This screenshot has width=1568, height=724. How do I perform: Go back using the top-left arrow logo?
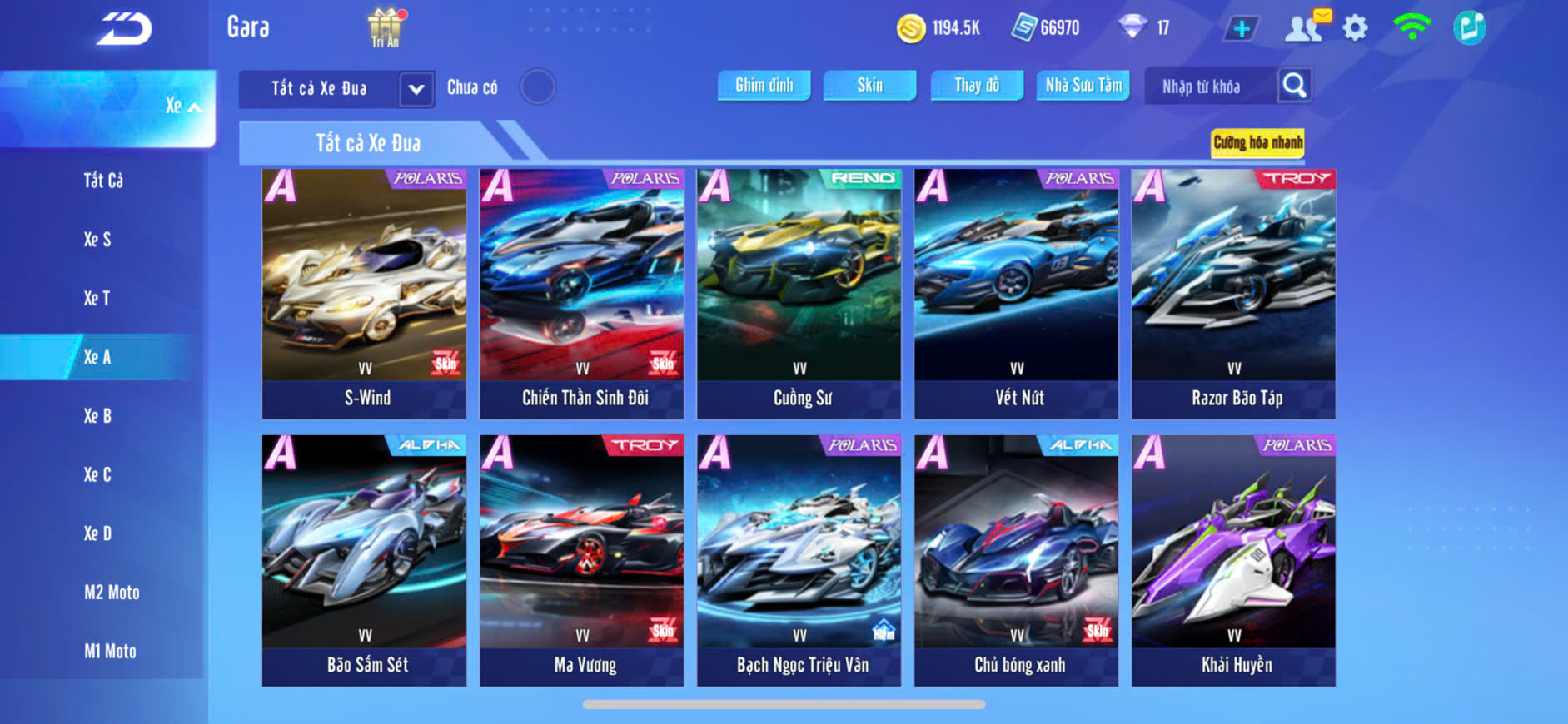click(x=124, y=29)
